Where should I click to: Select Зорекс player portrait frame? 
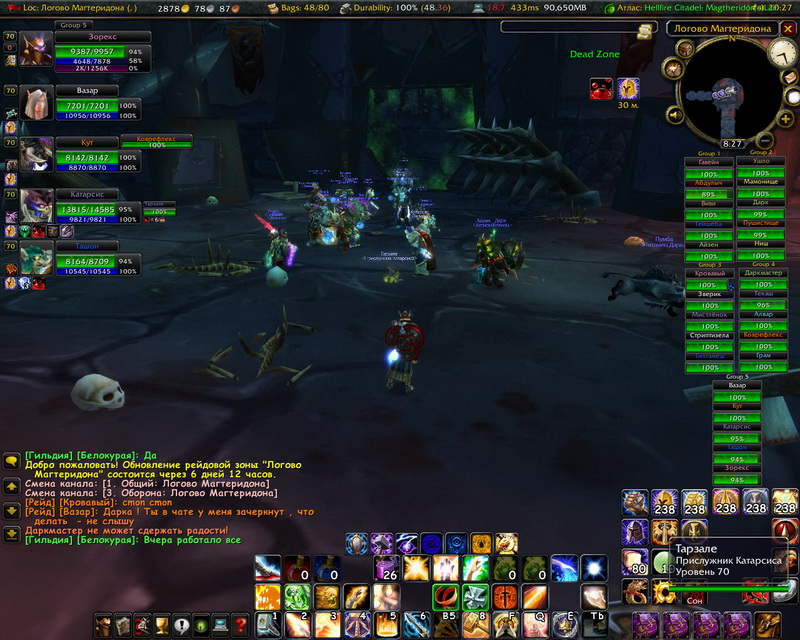38,49
